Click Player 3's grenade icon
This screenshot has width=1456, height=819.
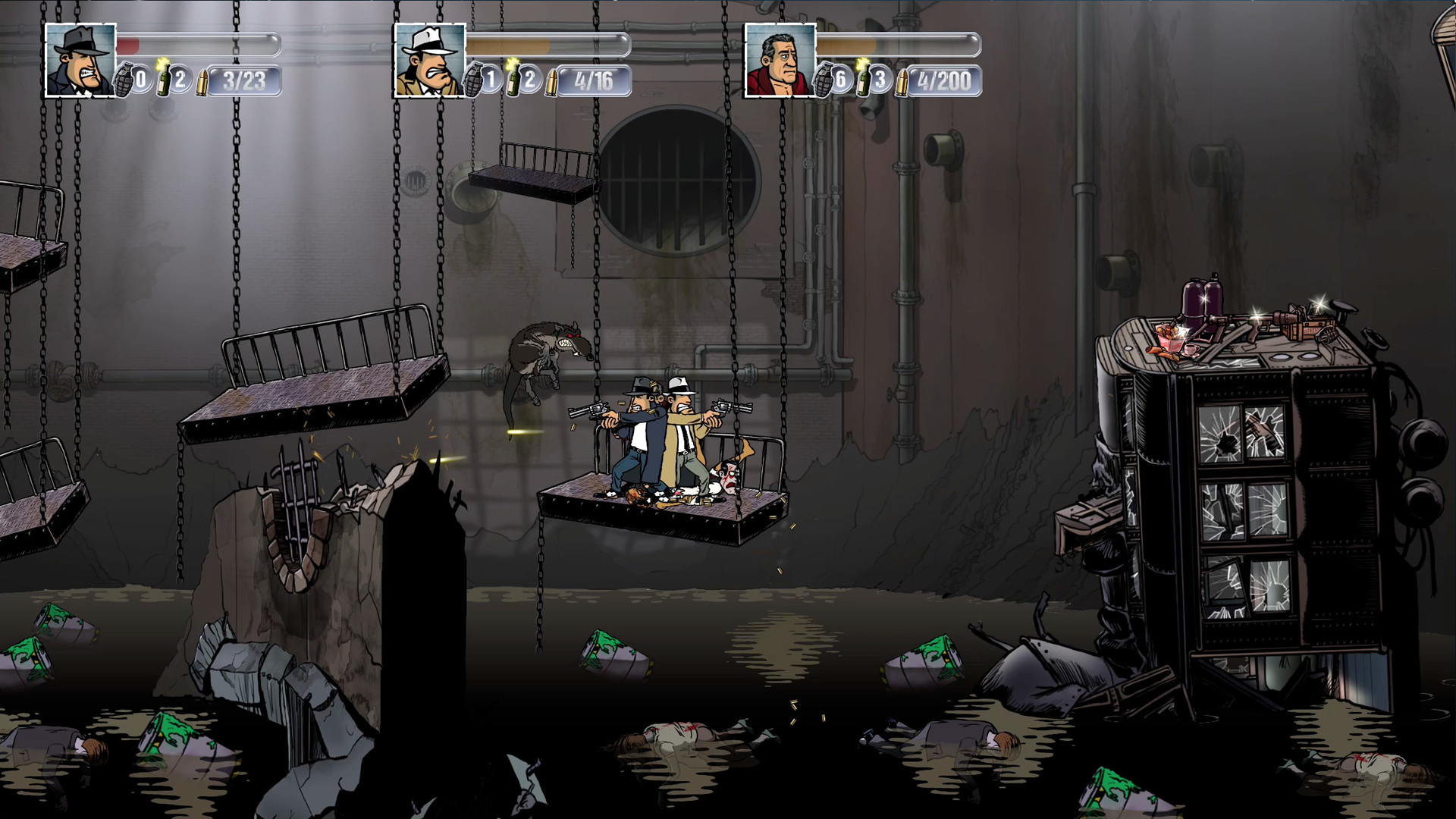click(x=824, y=80)
